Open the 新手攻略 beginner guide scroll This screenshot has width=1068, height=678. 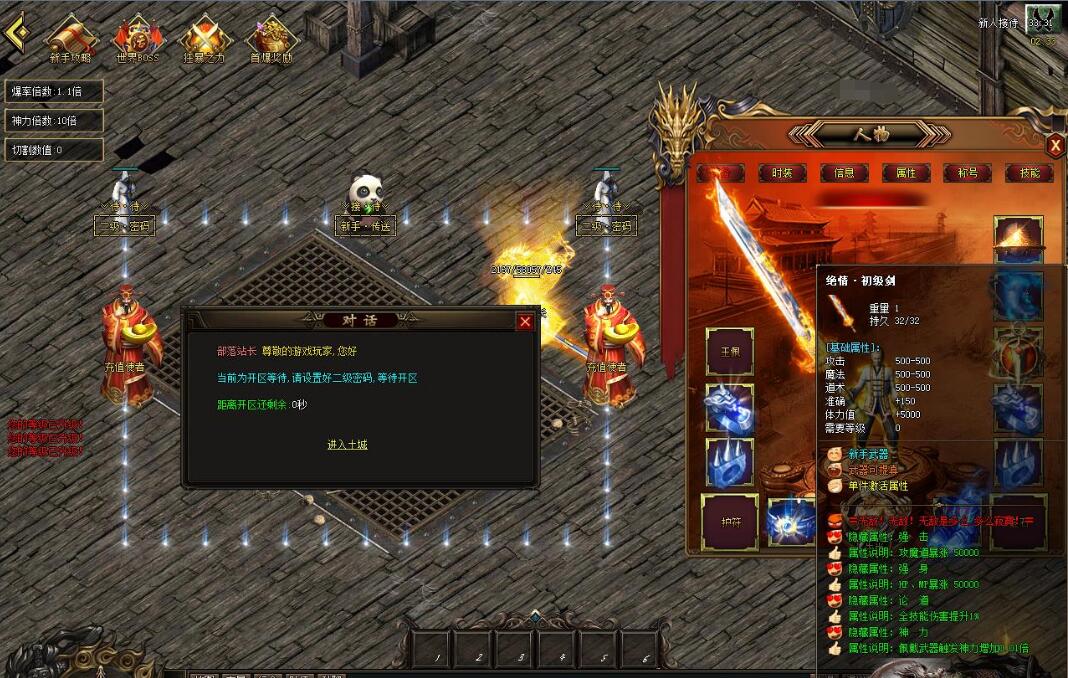click(70, 39)
